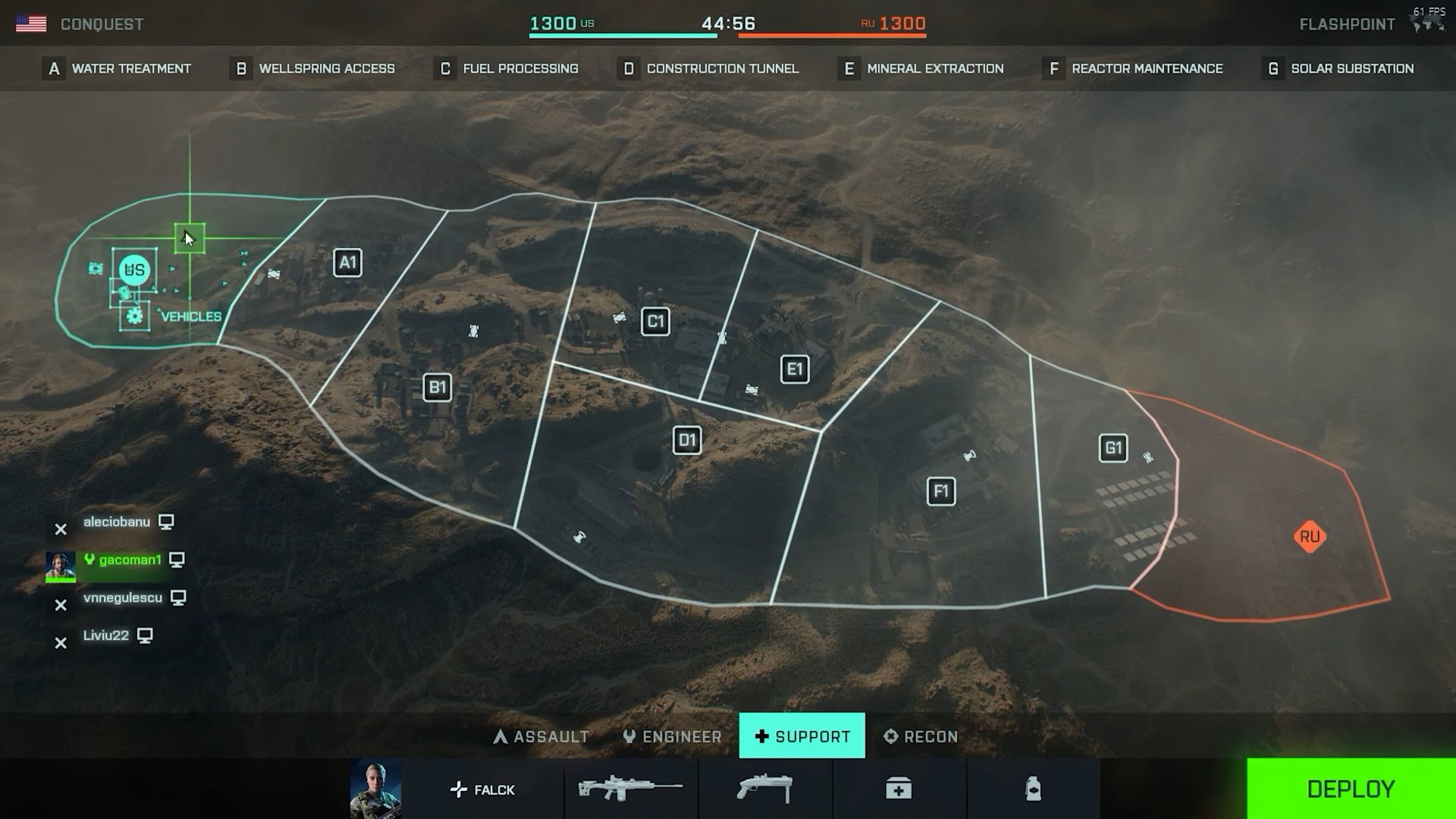Select squadmate aleciobanu in the squad list
This screenshot has height=819, width=1456.
tap(117, 522)
